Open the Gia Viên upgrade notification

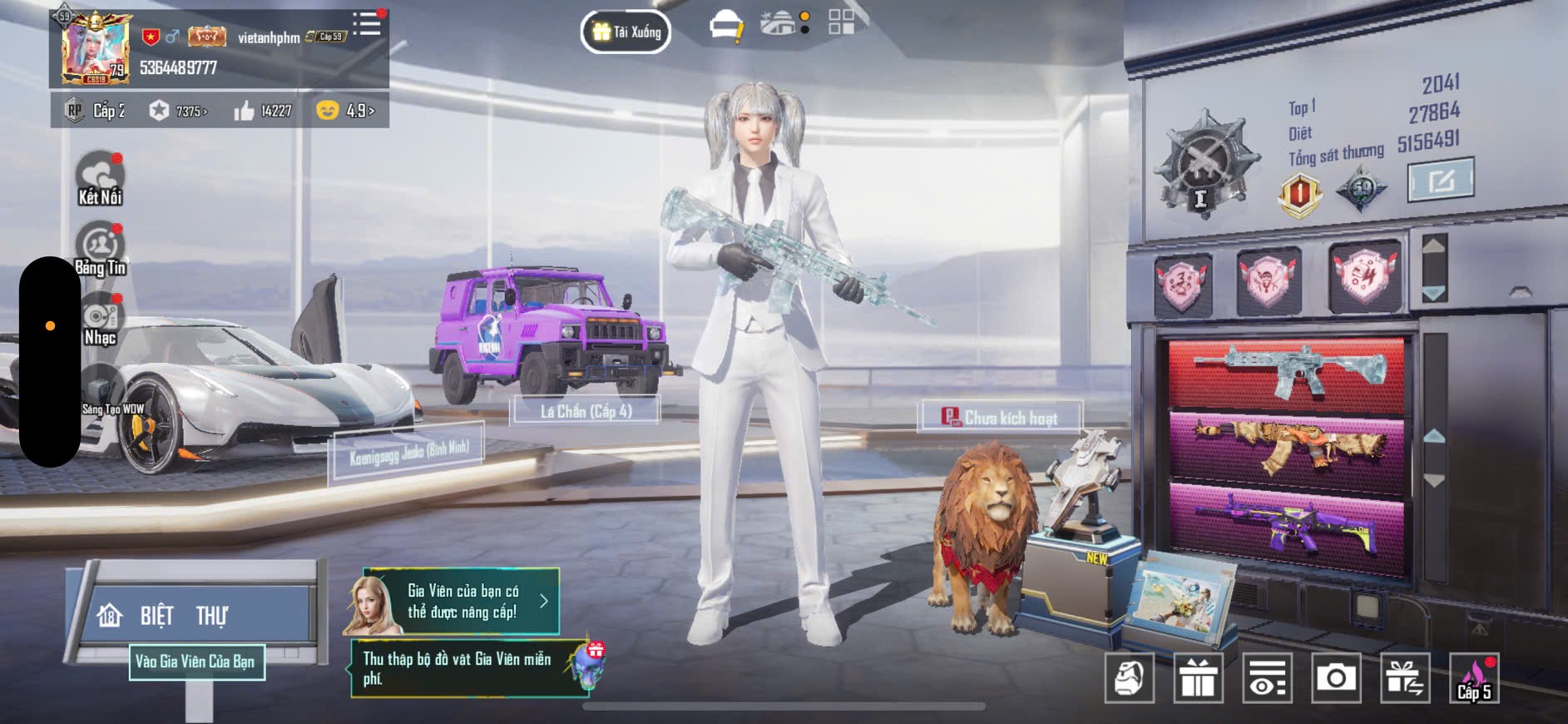click(x=453, y=601)
